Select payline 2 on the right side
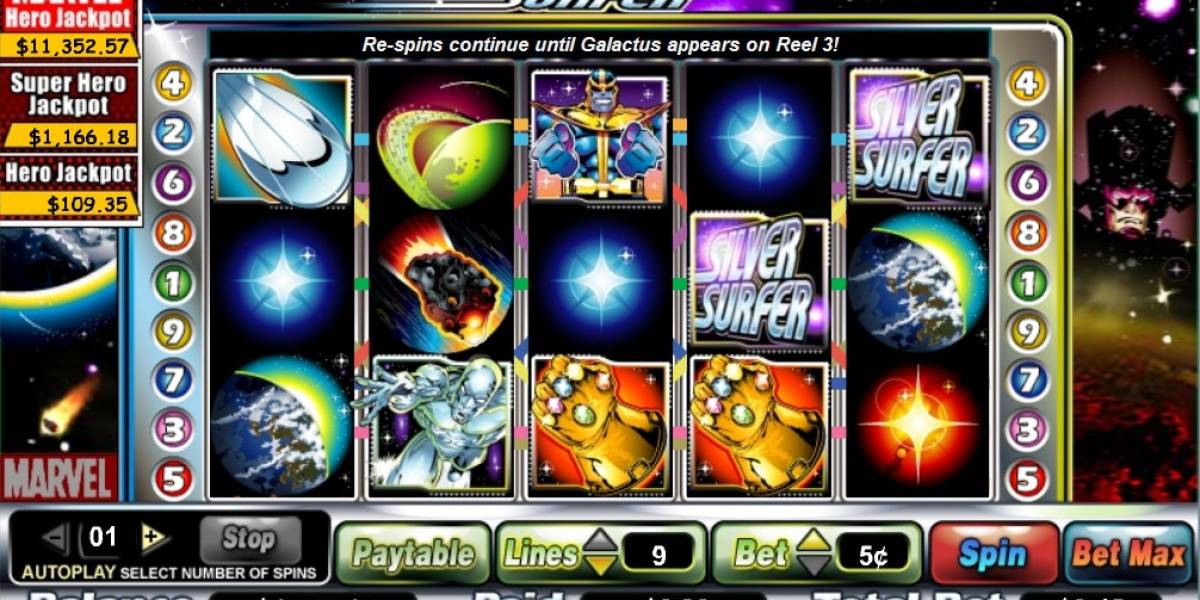 tap(1027, 133)
